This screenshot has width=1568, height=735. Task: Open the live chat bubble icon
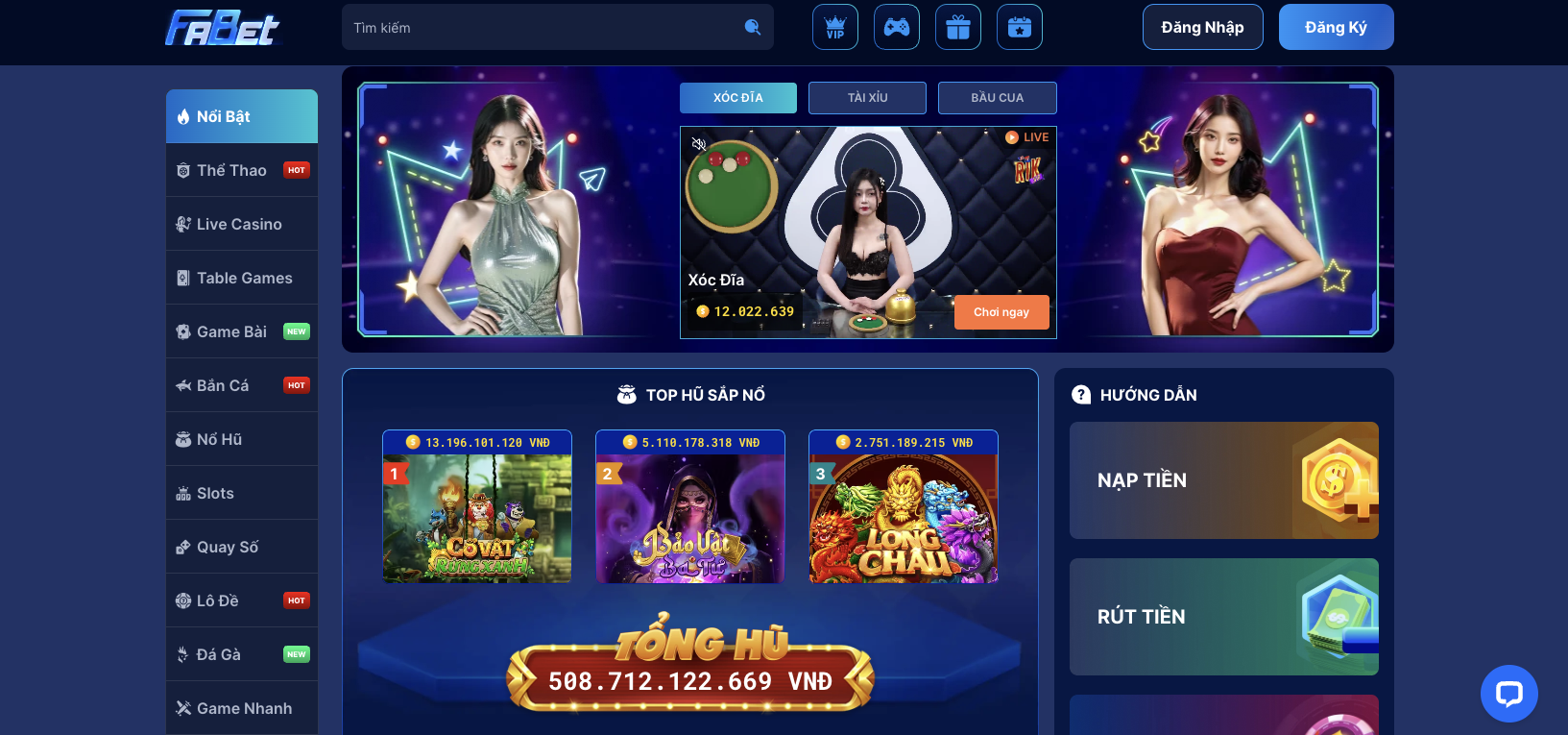1508,693
